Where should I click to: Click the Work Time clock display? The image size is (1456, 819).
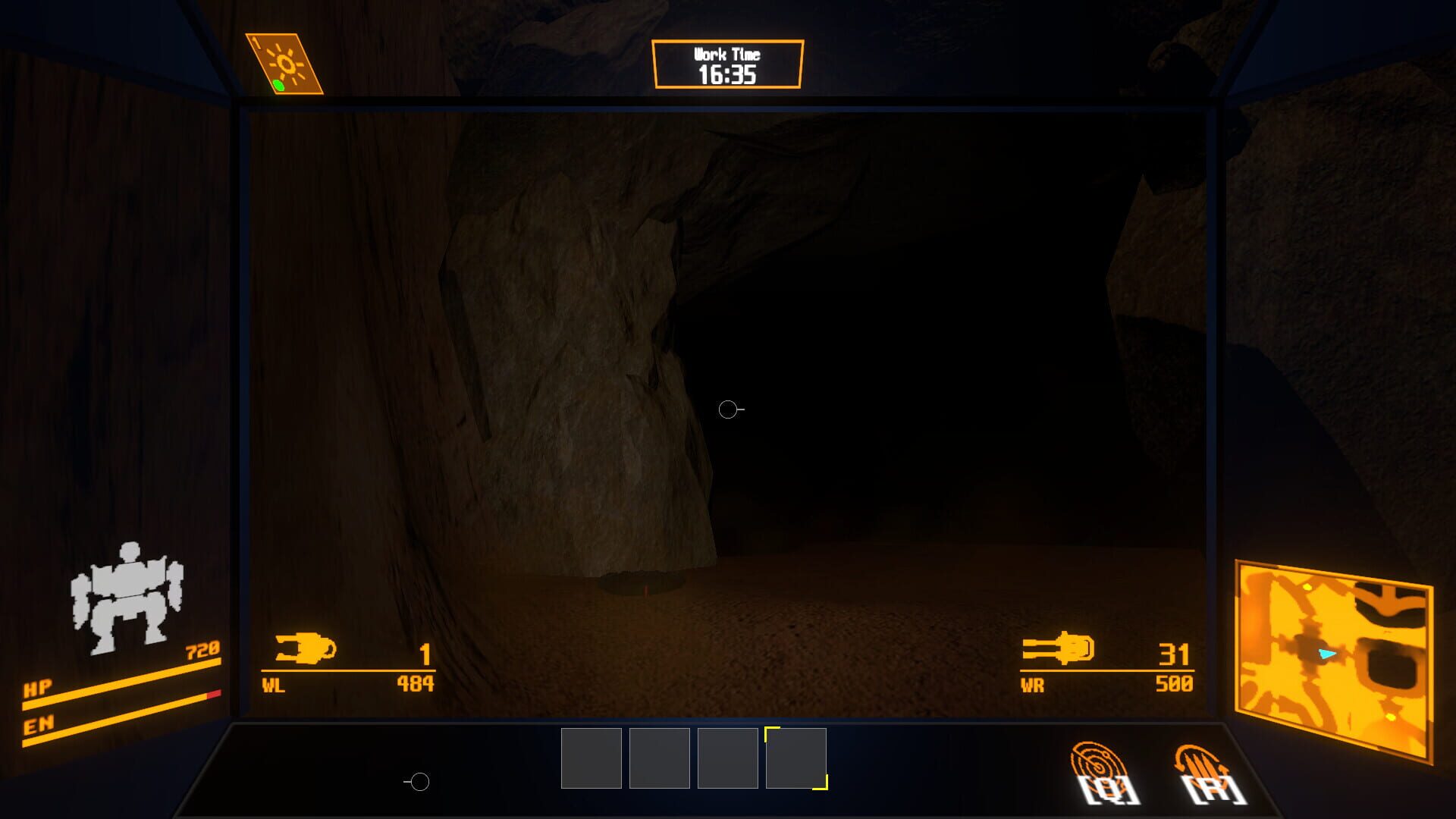[x=727, y=64]
